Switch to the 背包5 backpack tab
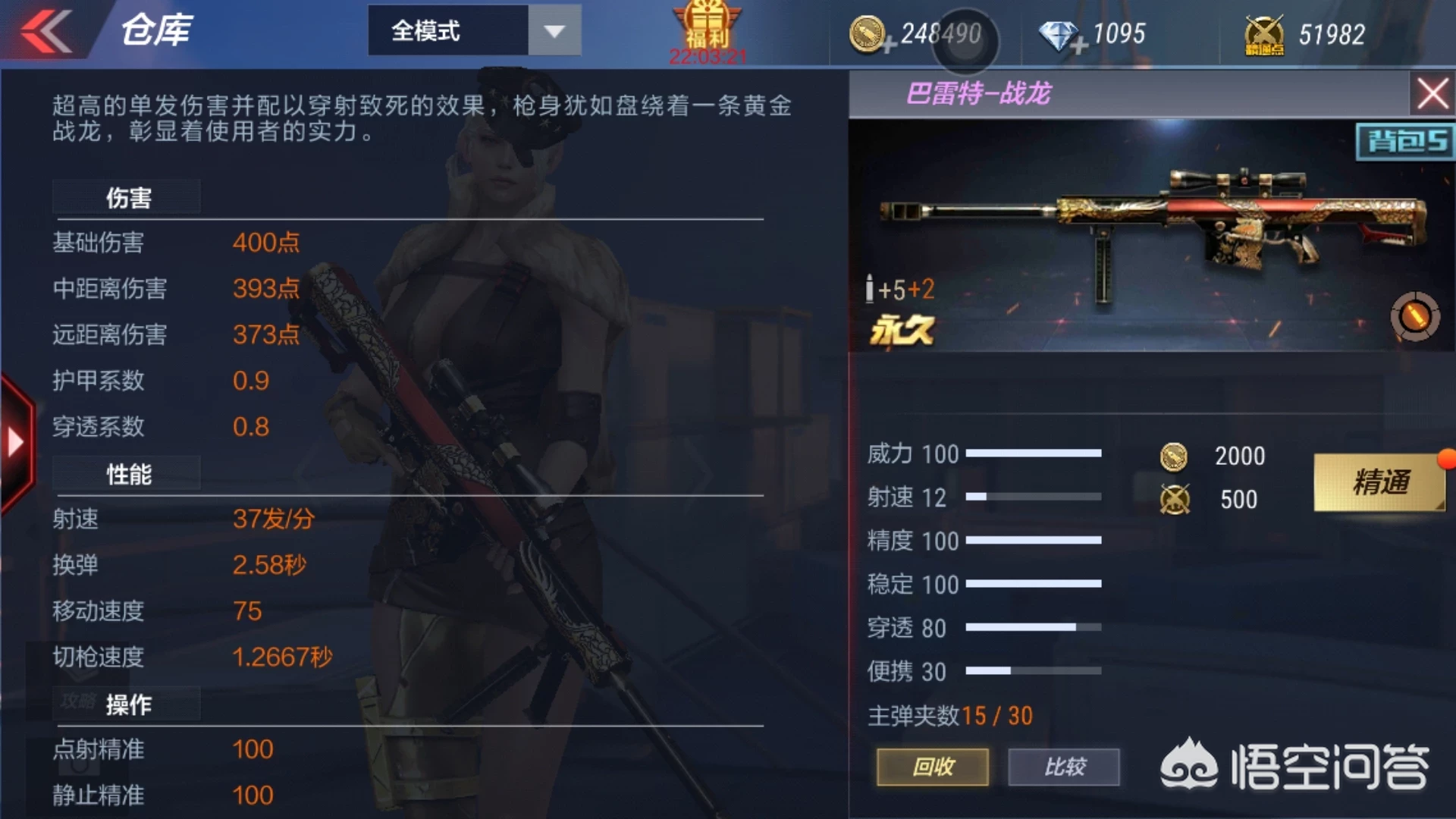 pyautogui.click(x=1407, y=140)
